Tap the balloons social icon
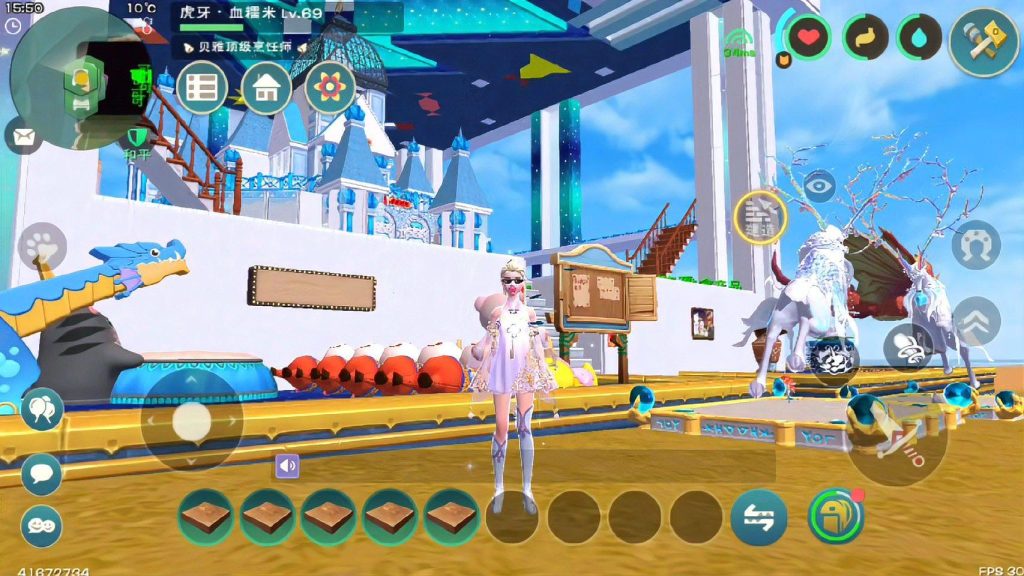The height and width of the screenshot is (576, 1024). pyautogui.click(x=42, y=408)
